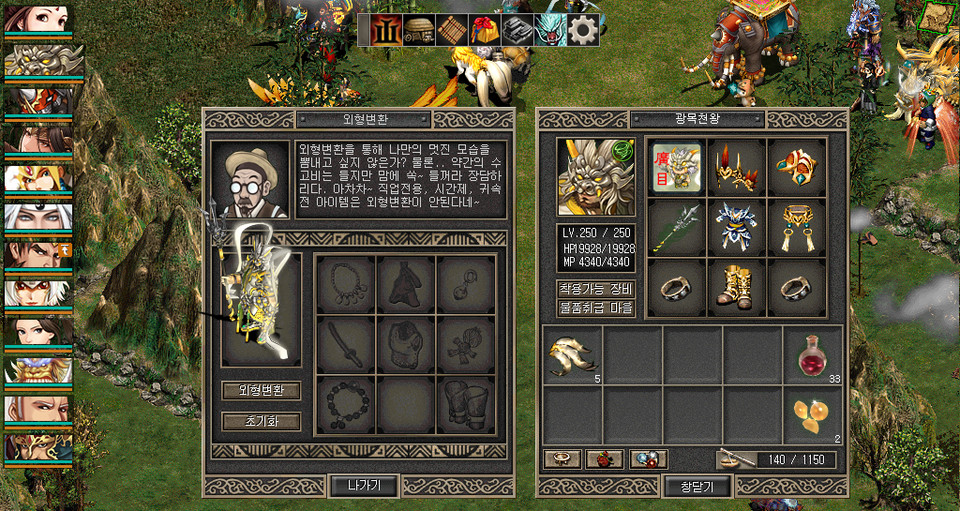Select the red potion inventory slot

pyautogui.click(x=812, y=356)
